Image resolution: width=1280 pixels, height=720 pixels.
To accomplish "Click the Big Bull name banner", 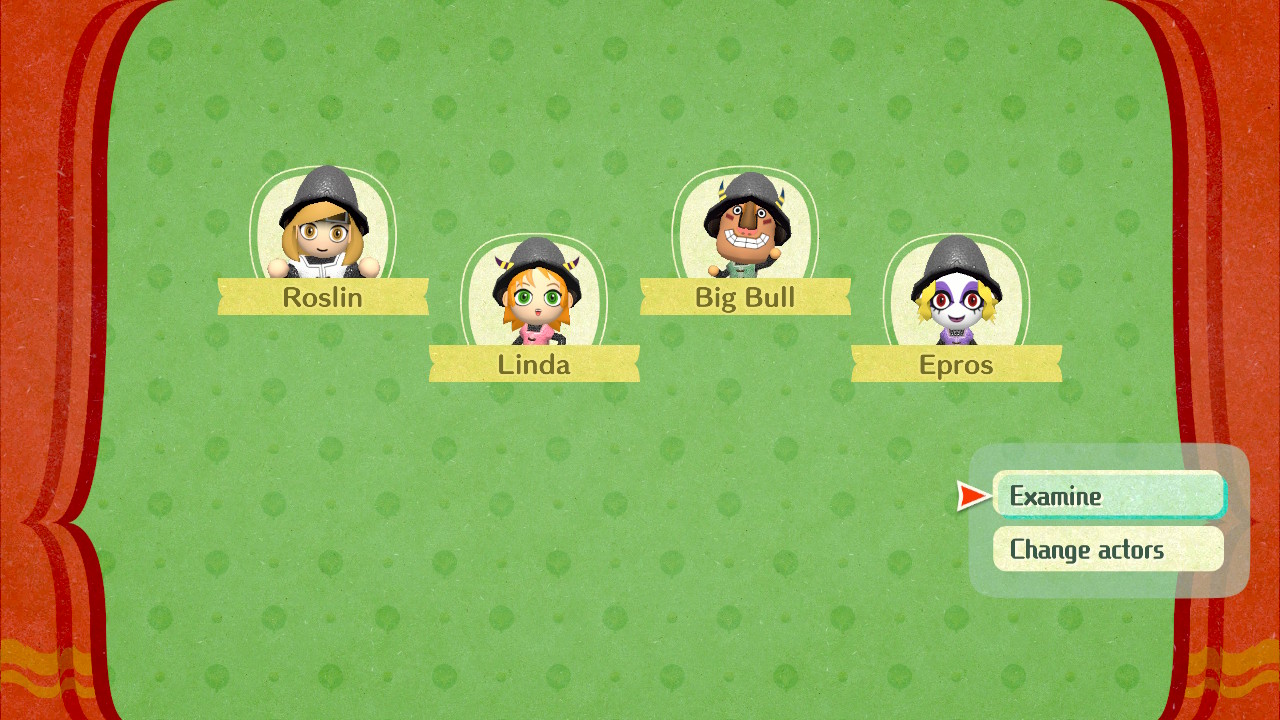I will [747, 297].
